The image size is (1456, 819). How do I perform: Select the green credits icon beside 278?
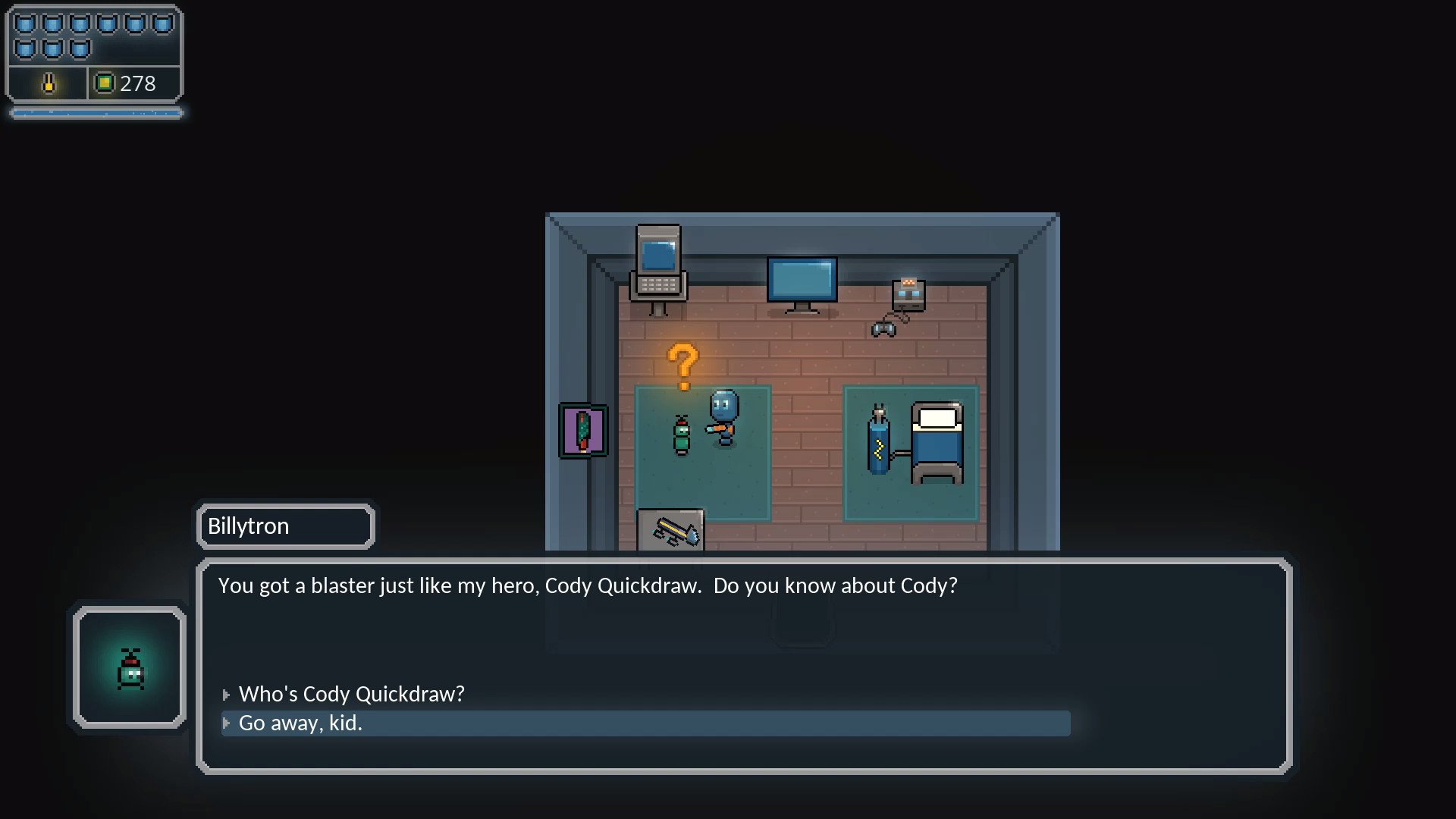105,83
